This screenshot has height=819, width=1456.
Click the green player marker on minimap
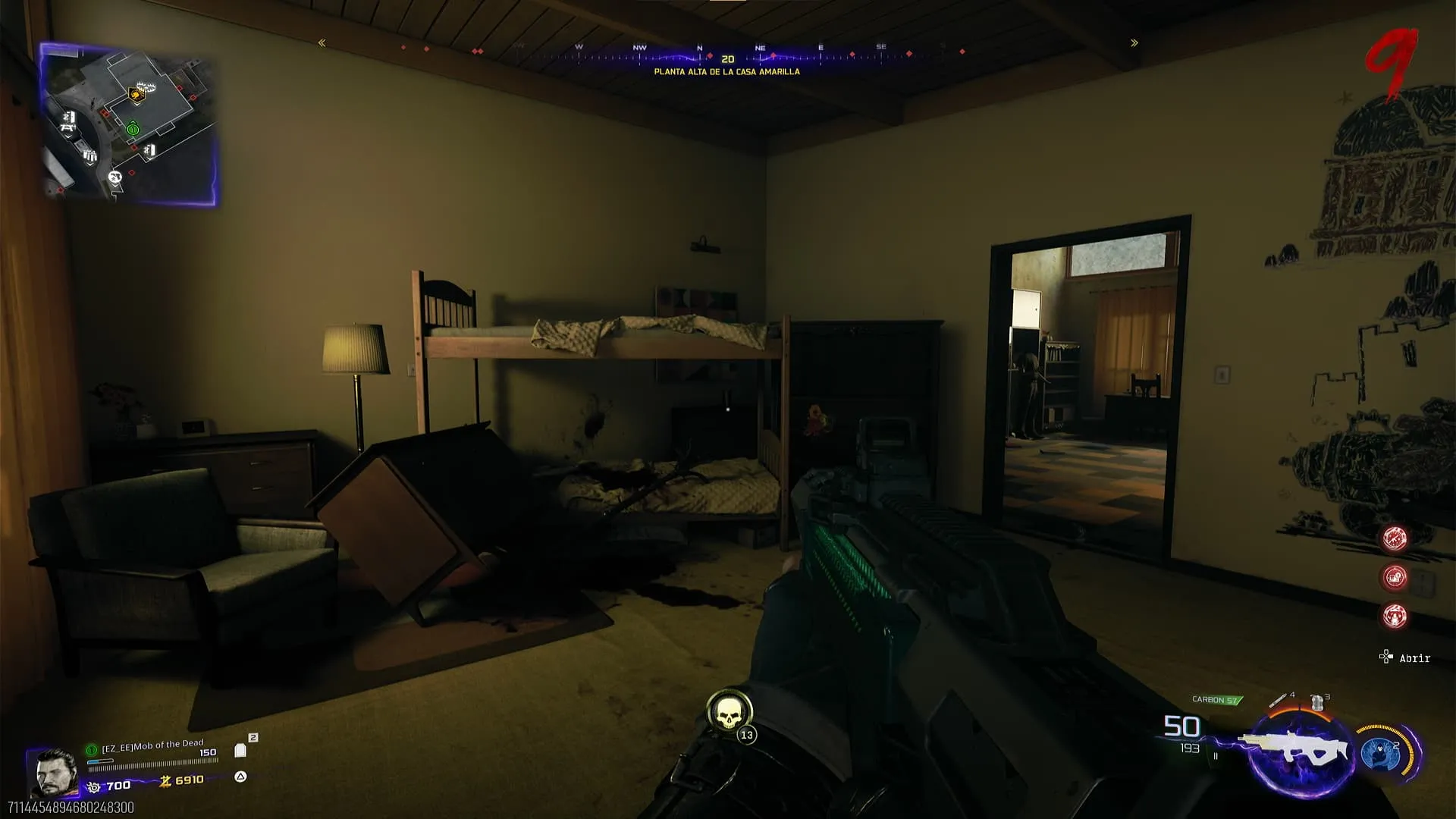[x=133, y=130]
